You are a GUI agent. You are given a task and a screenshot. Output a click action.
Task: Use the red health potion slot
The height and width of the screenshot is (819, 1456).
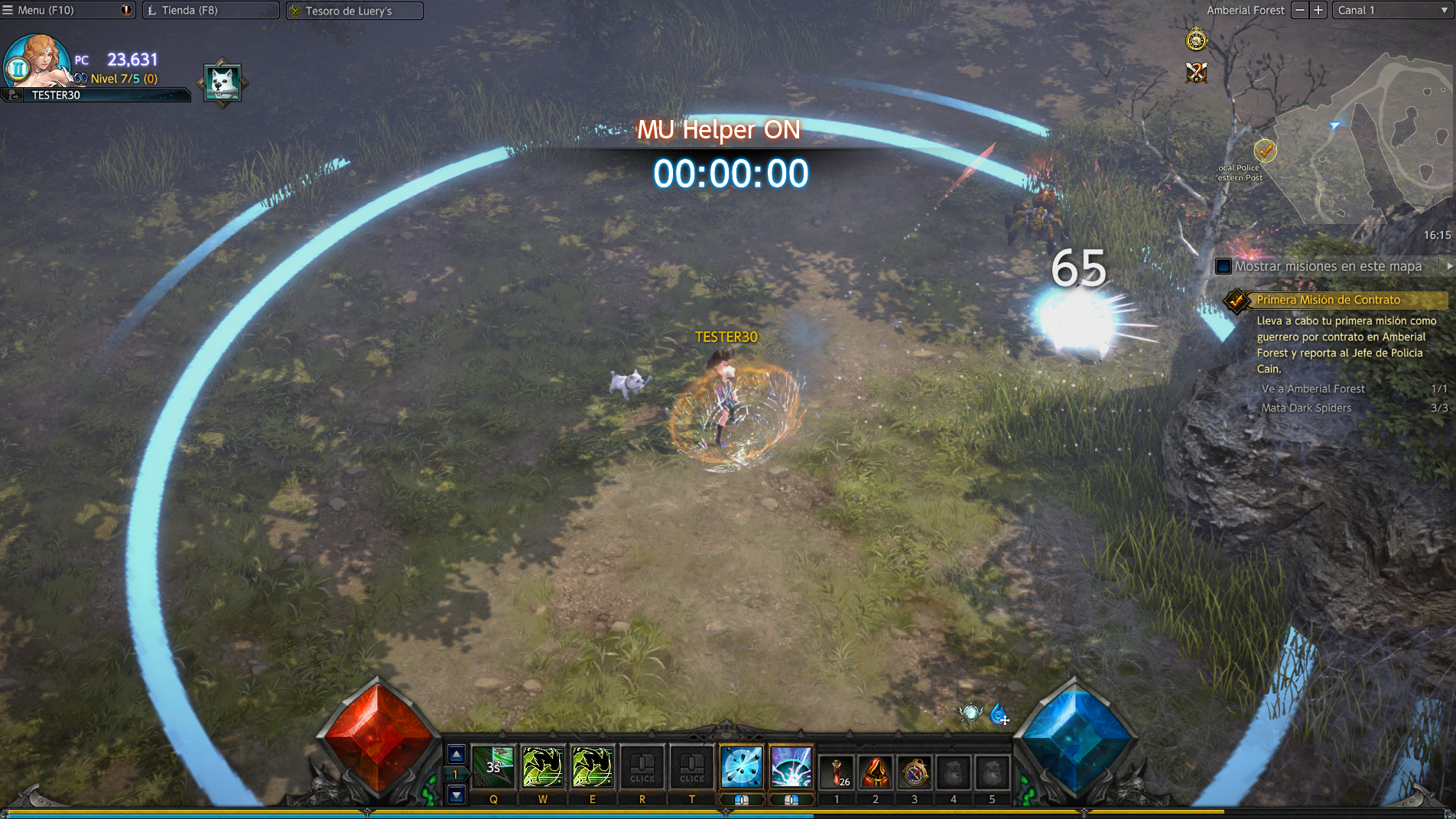(x=837, y=771)
